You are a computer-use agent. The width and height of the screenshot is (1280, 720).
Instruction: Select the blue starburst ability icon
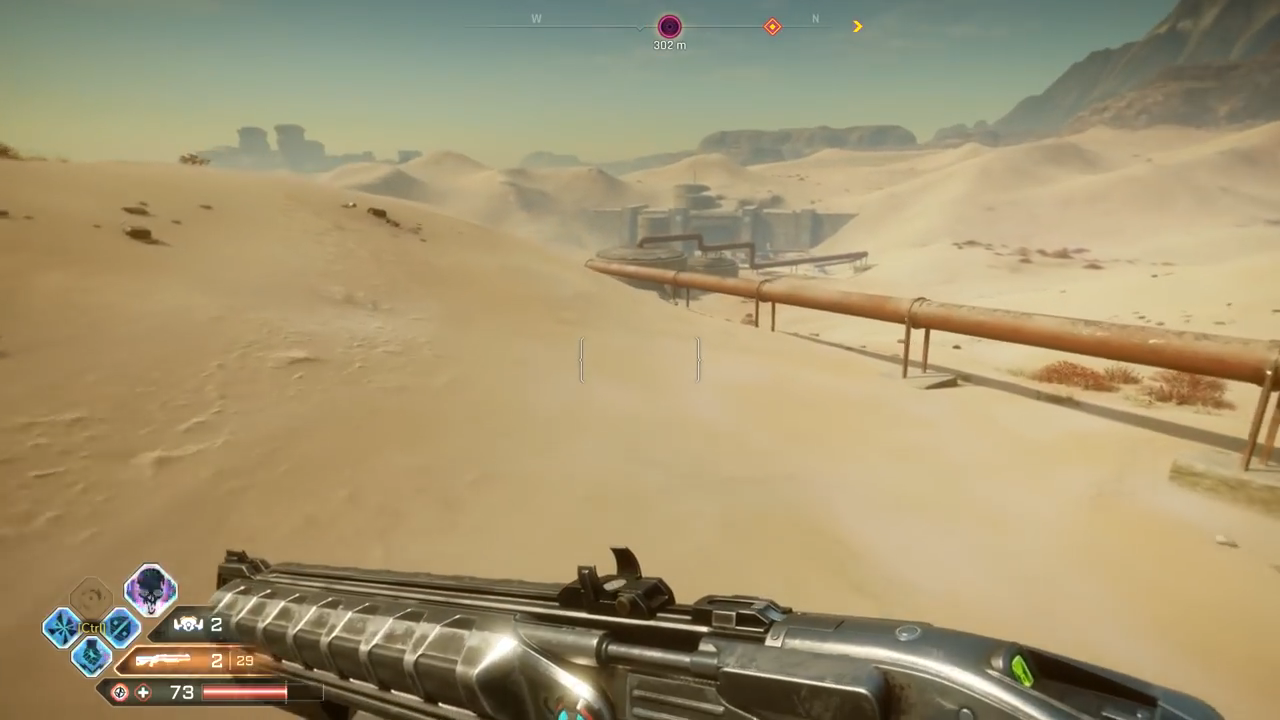click(61, 628)
